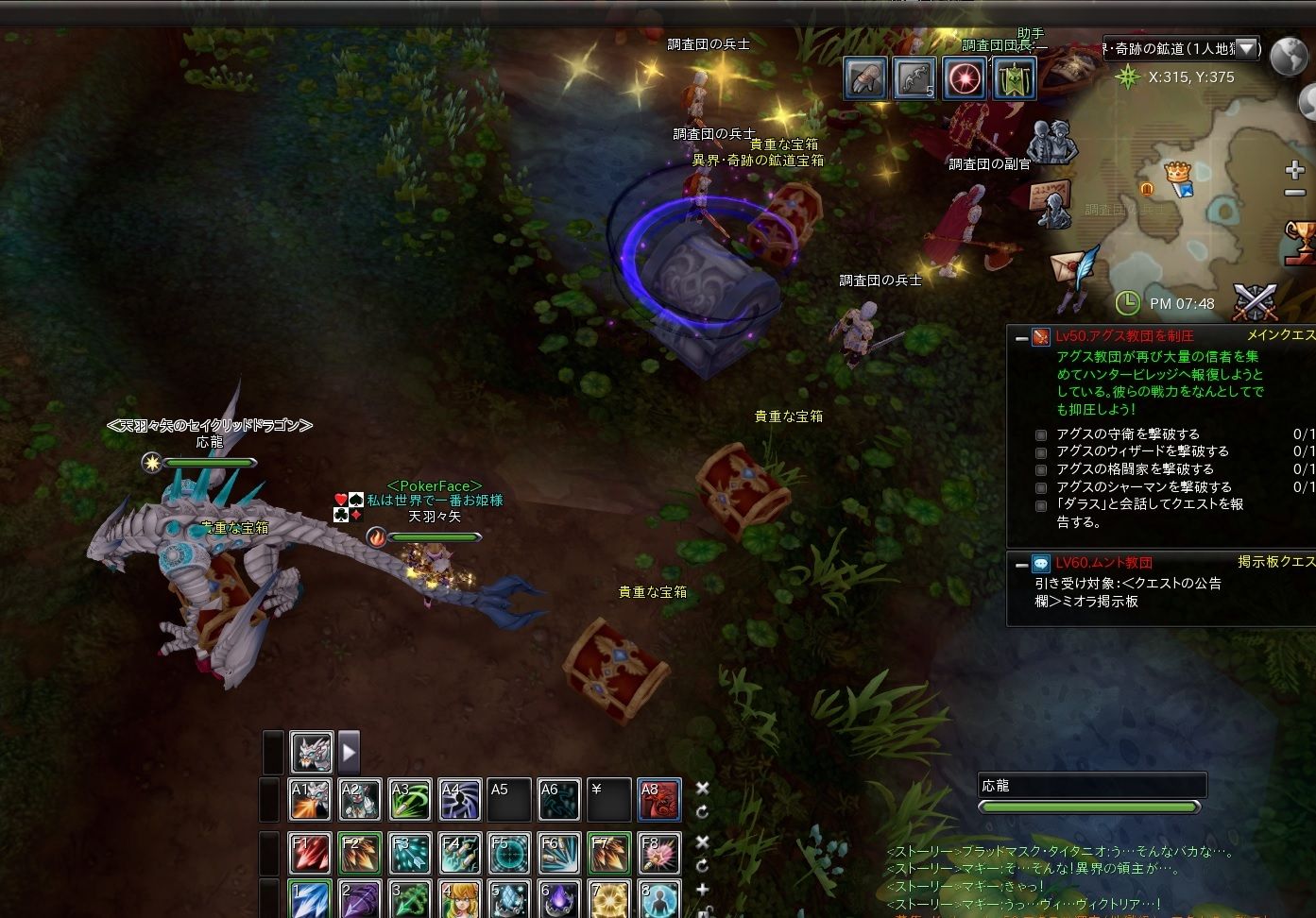Click the dragon pet portrait icon
Image resolution: width=1316 pixels, height=918 pixels.
[x=312, y=753]
